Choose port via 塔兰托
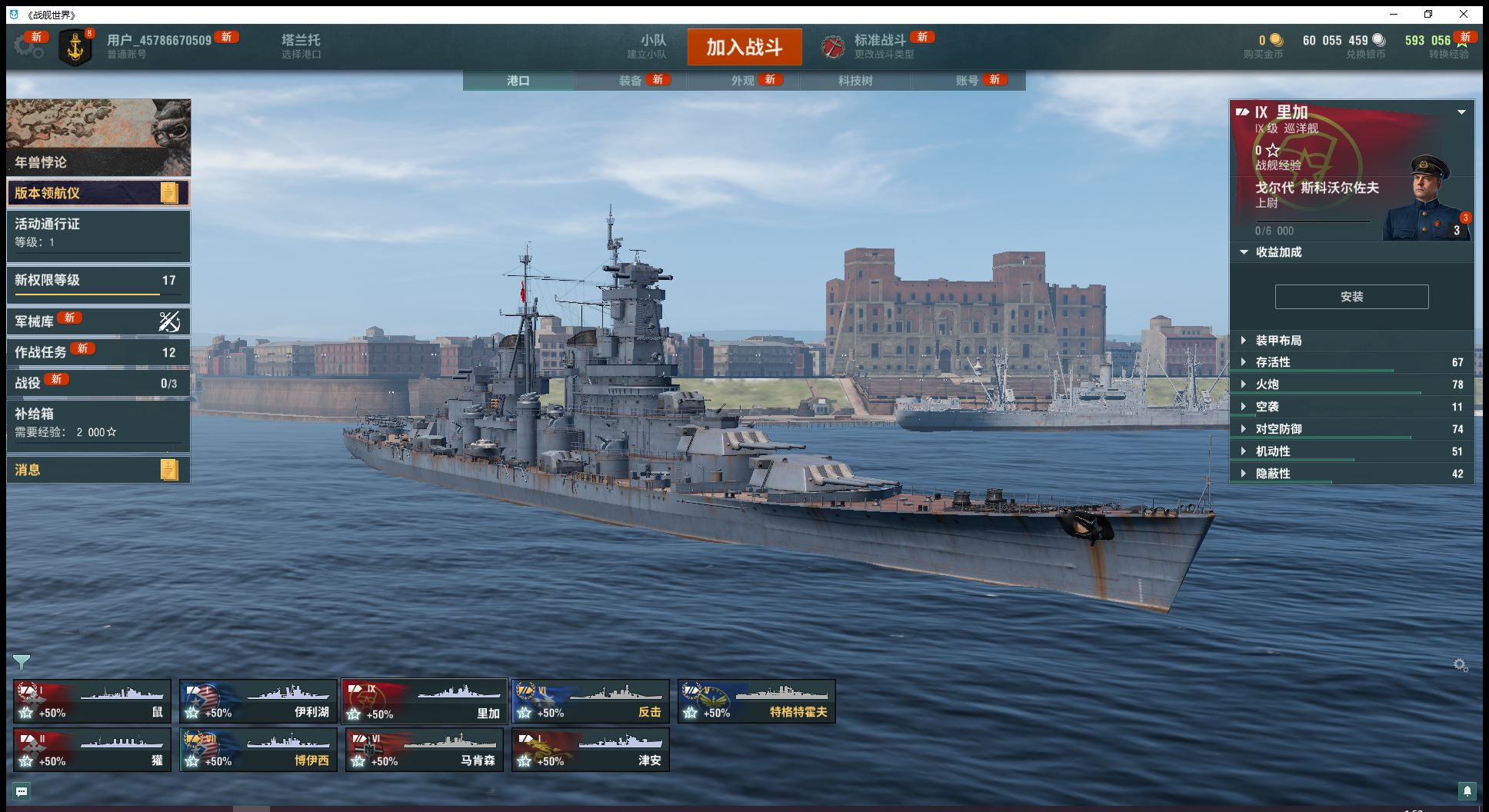 point(301,46)
